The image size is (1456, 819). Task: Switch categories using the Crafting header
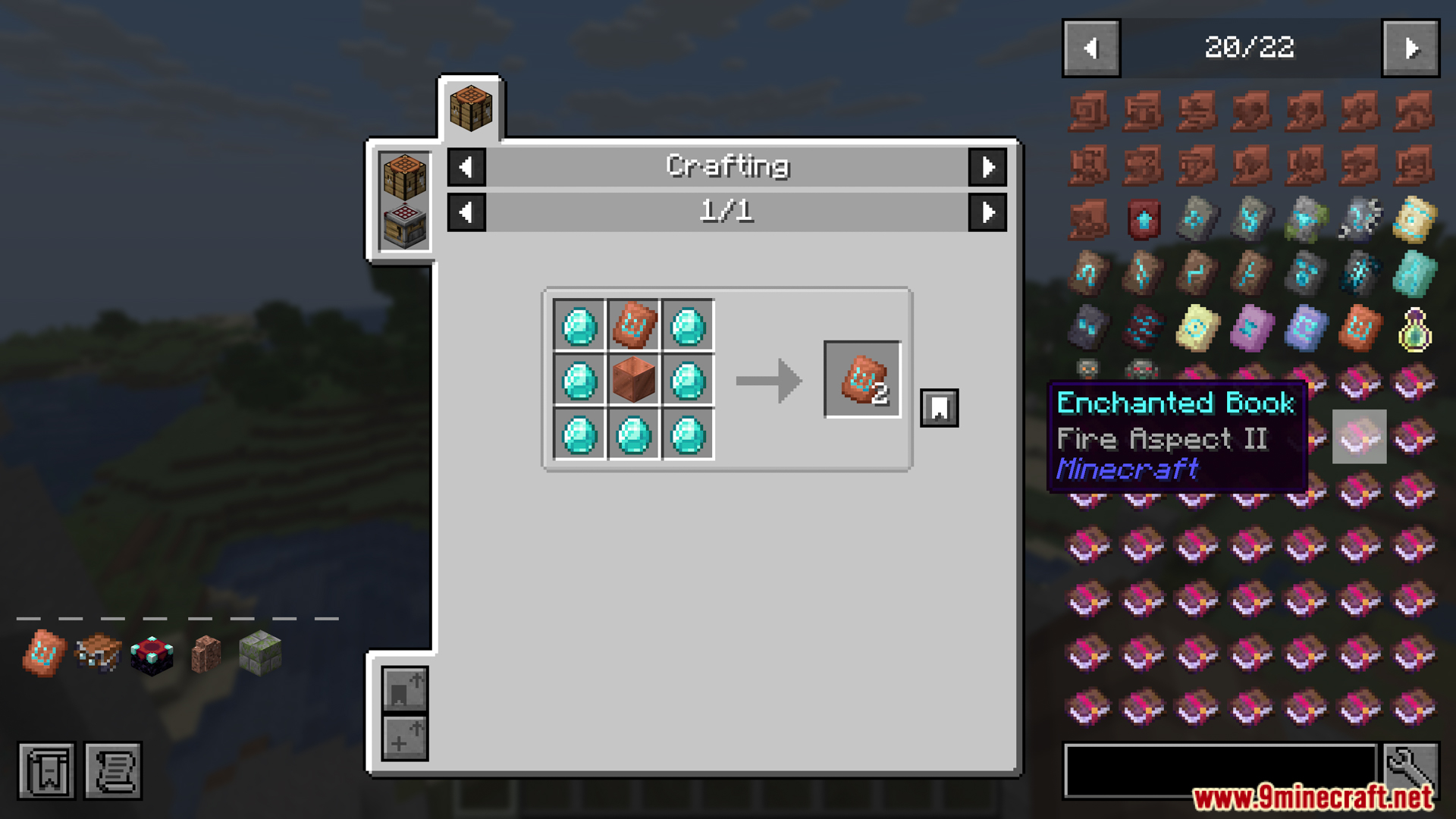(727, 166)
